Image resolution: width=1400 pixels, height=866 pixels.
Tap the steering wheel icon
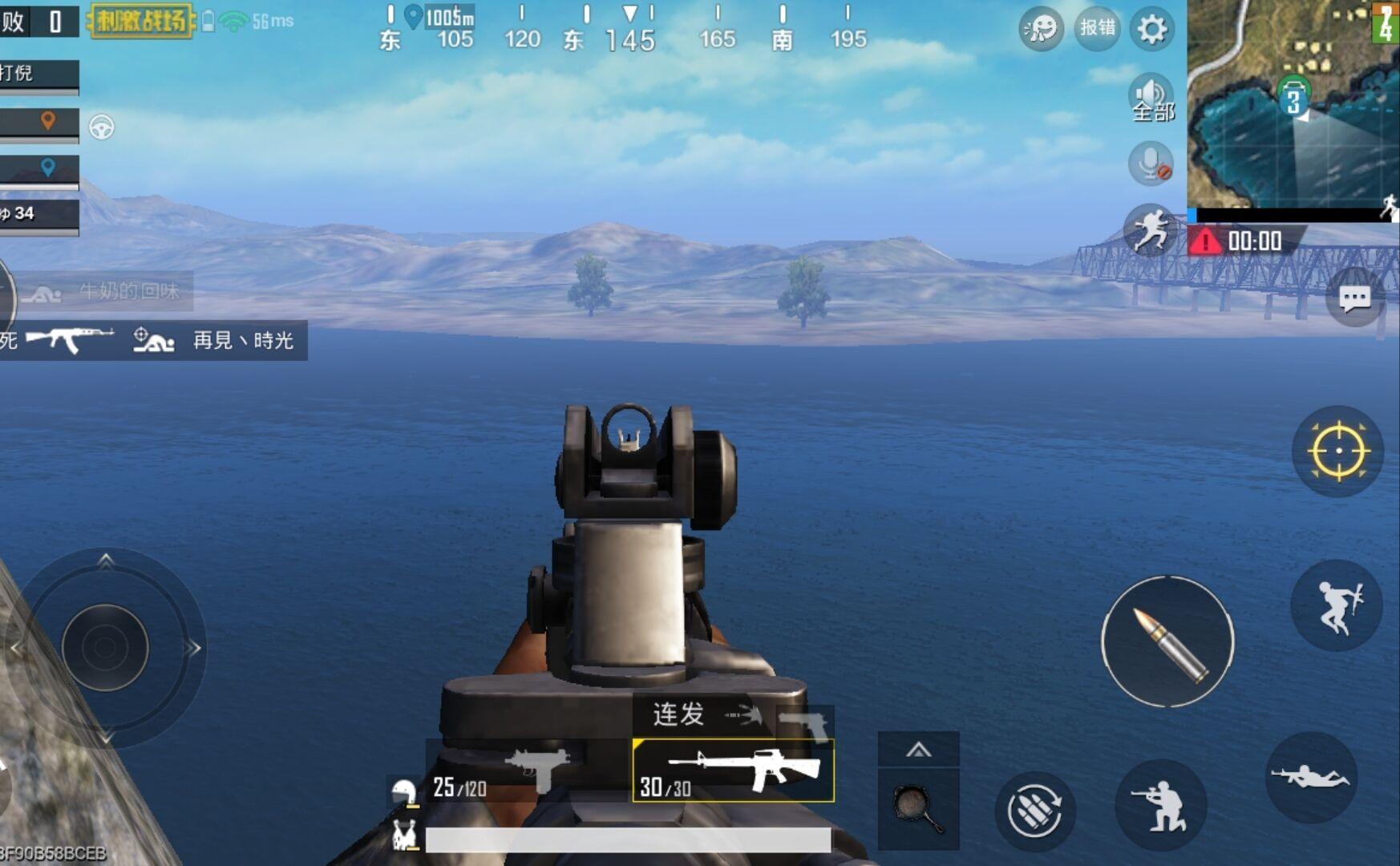(102, 127)
